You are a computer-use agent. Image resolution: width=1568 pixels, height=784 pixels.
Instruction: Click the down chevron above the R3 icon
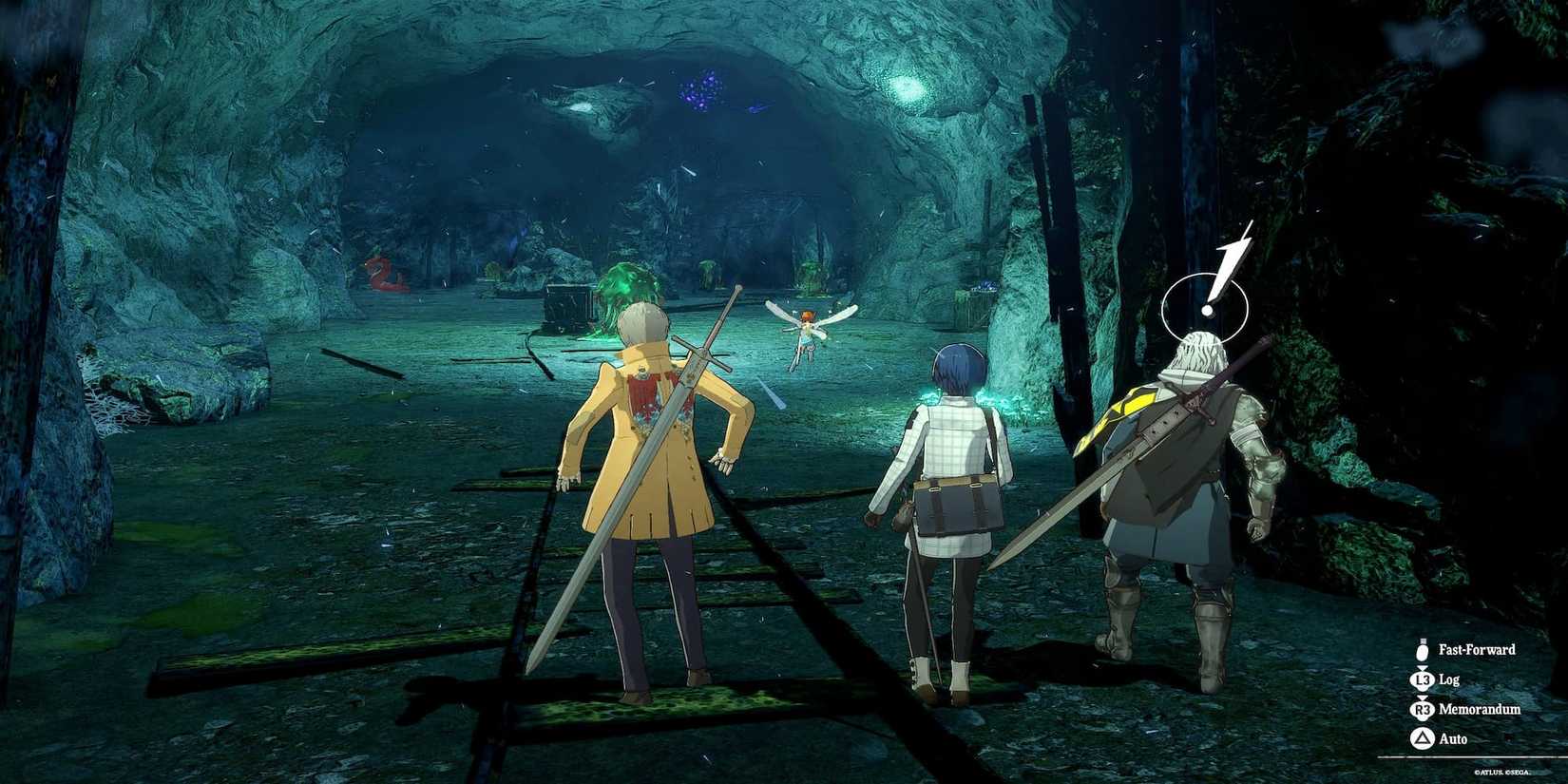(1422, 698)
